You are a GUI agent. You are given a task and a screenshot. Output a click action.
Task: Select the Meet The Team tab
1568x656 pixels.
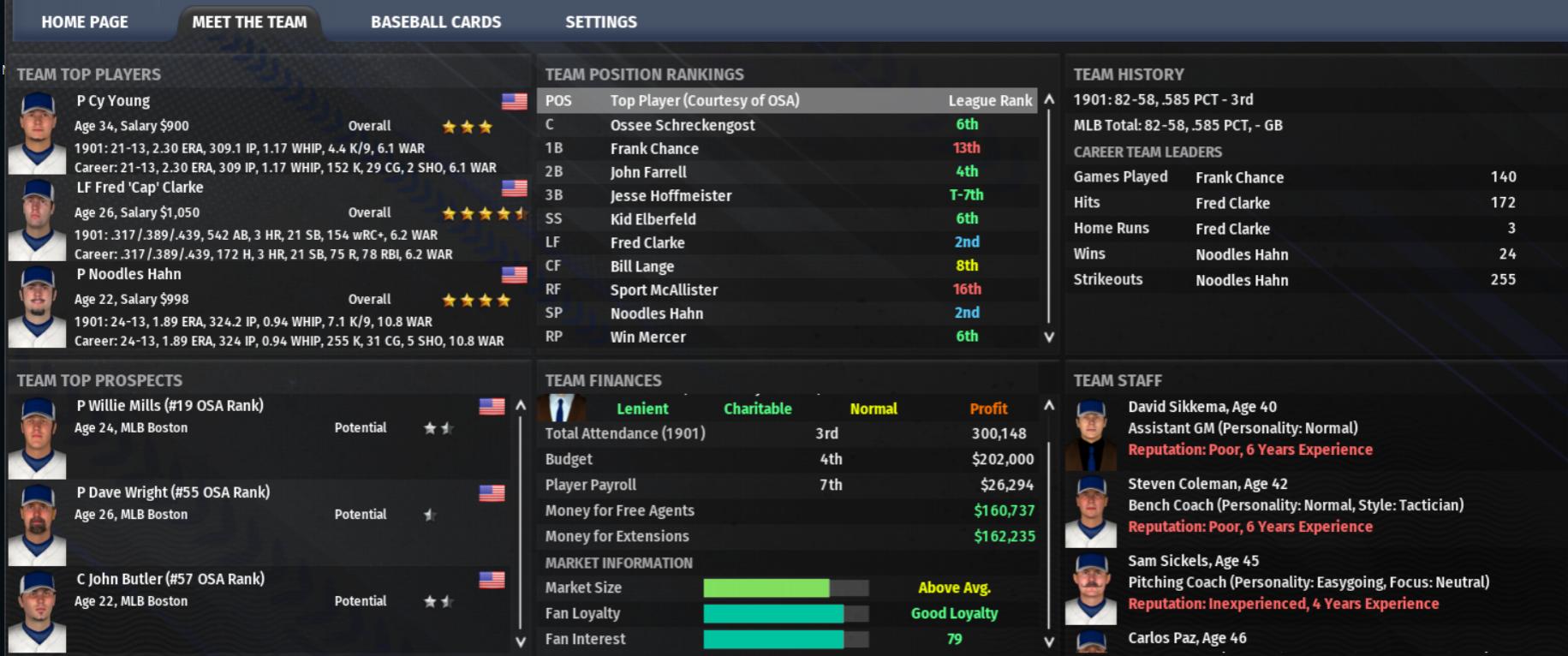tap(249, 22)
